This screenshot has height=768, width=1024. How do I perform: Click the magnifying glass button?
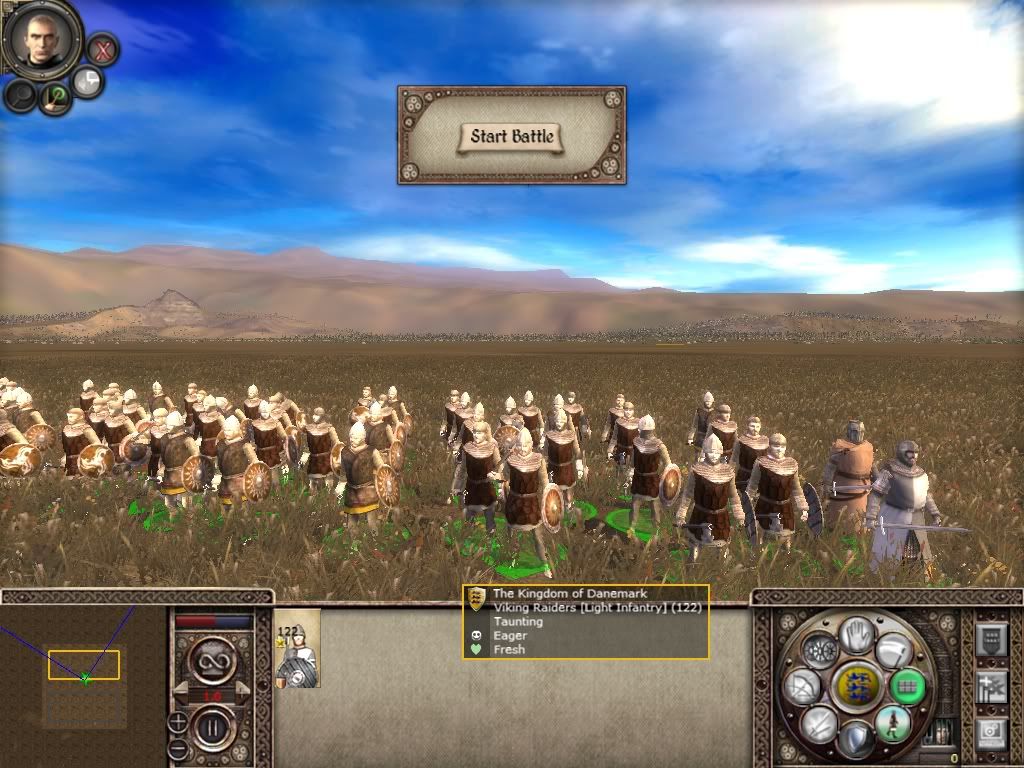(20, 95)
